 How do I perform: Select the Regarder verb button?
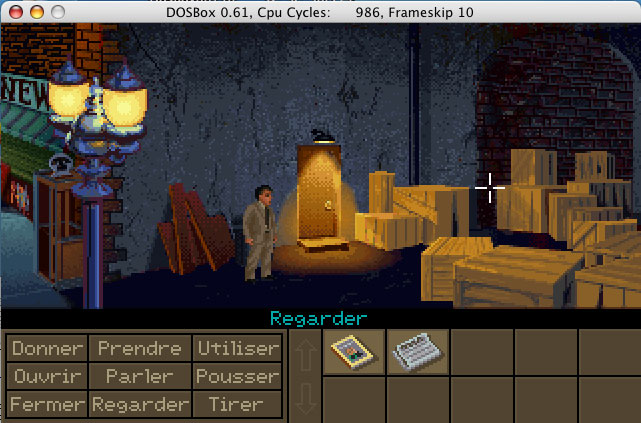click(x=139, y=404)
